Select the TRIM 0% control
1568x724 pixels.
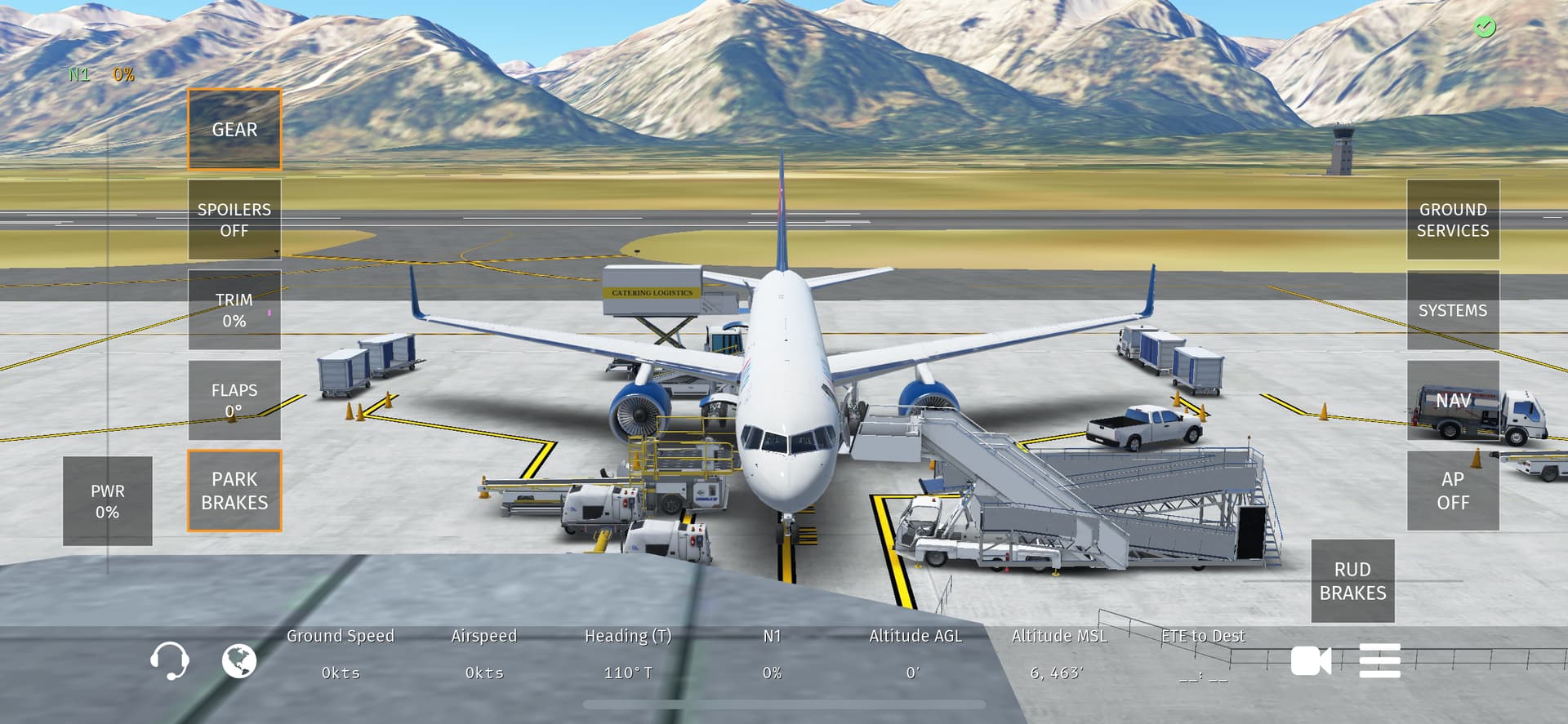click(234, 310)
